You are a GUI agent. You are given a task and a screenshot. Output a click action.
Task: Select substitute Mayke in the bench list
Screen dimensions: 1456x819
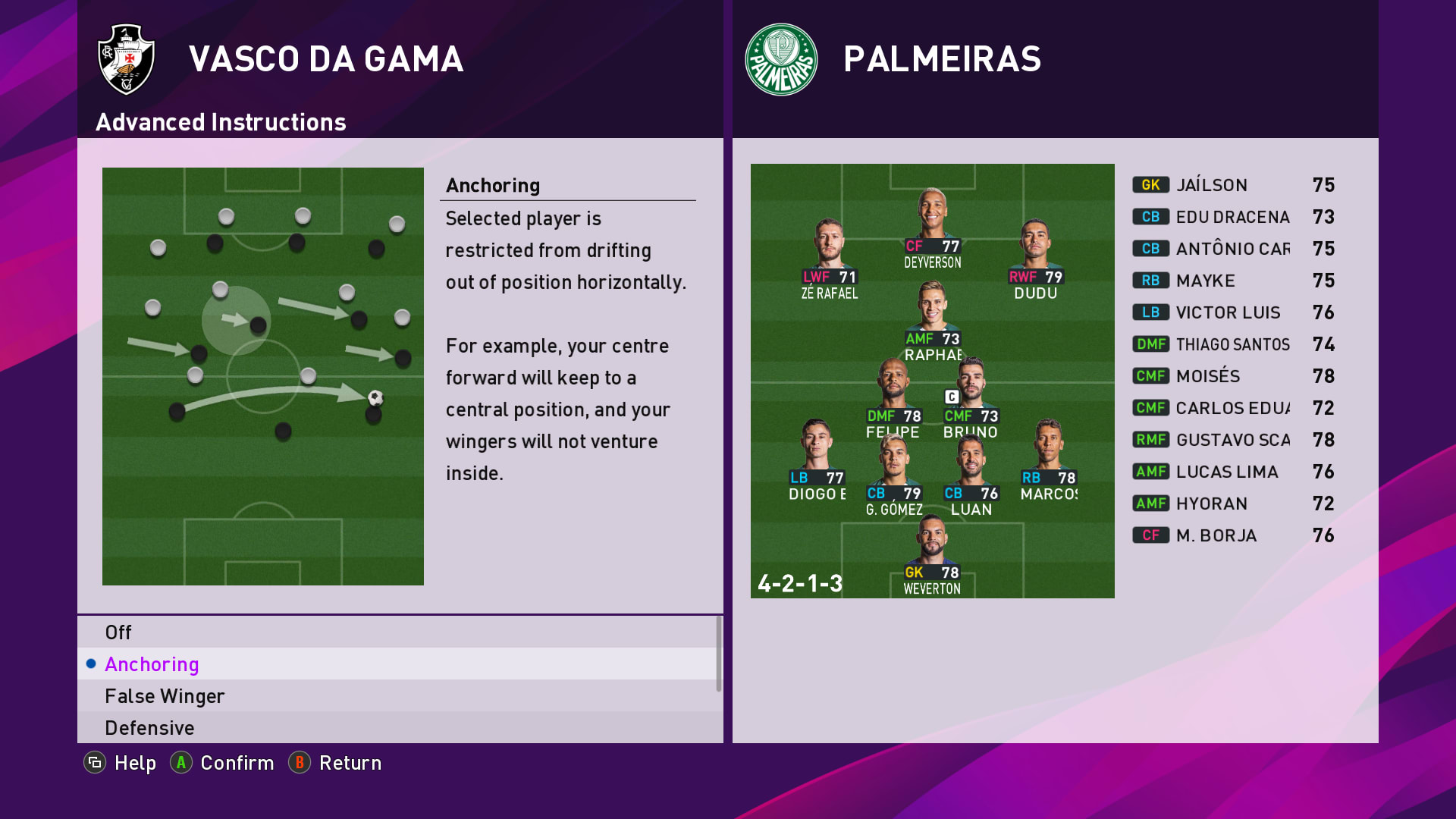[1234, 281]
